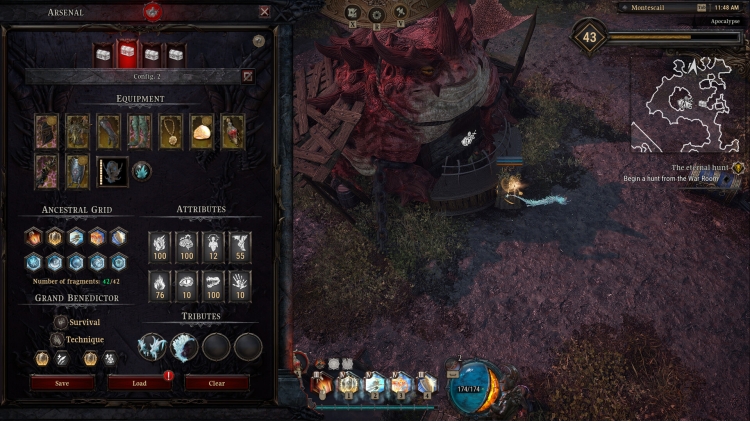750x422 pixels.
Task: Activate the first fire skill on hotbar
Action: [x=322, y=384]
